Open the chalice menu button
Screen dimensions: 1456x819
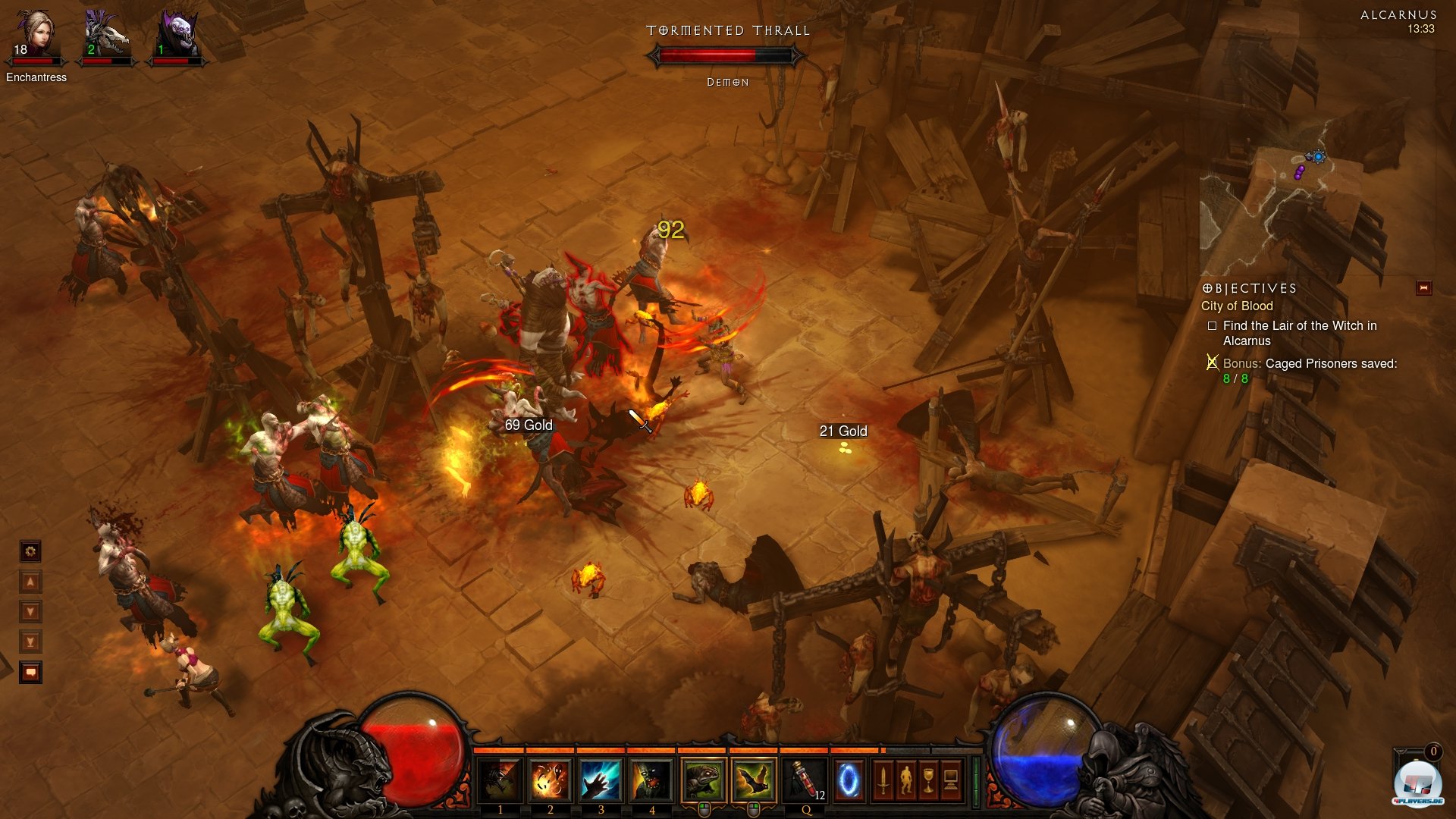[928, 780]
